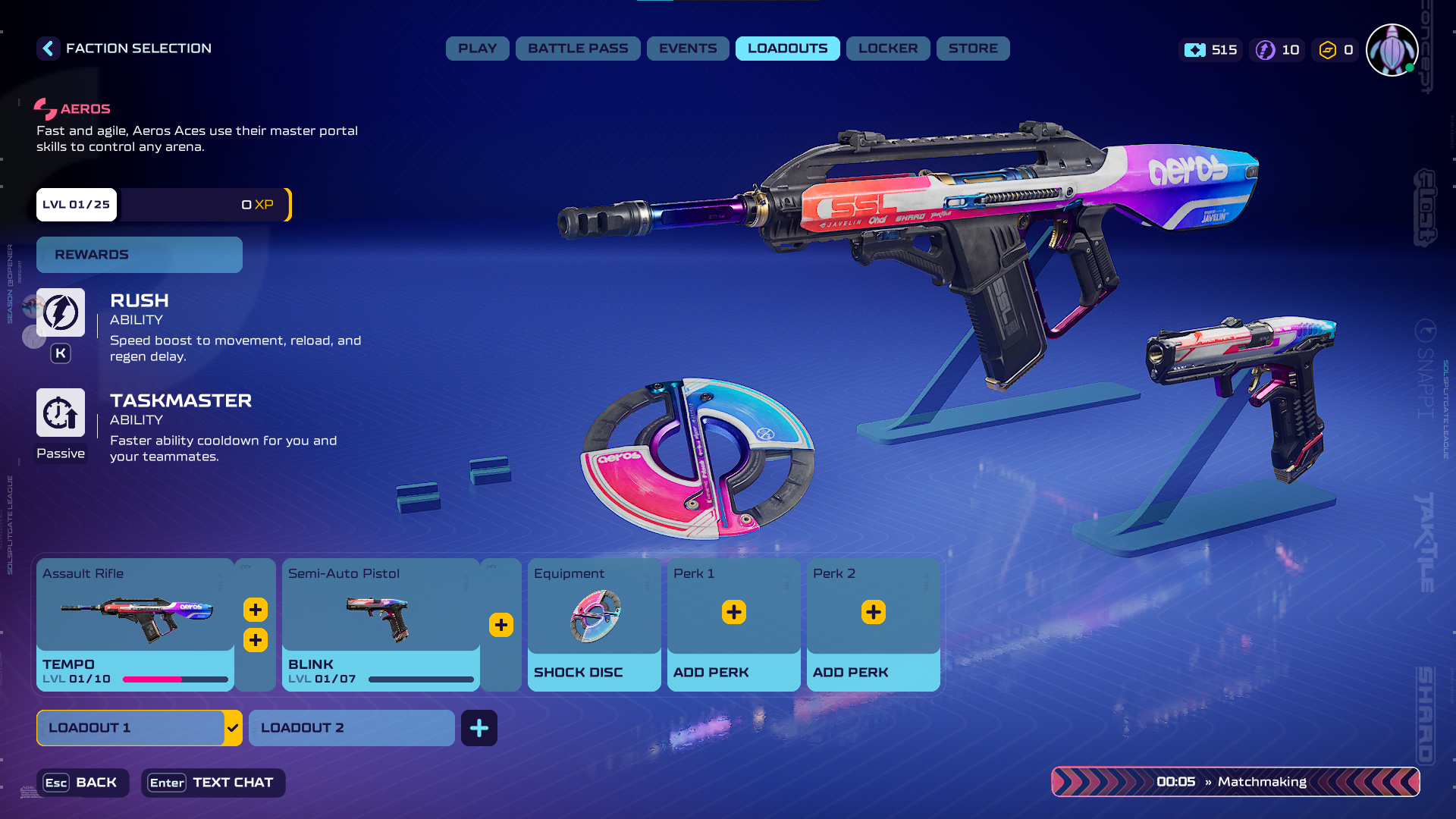
Task: Switch to the Battle Pass tab
Action: click(x=578, y=49)
